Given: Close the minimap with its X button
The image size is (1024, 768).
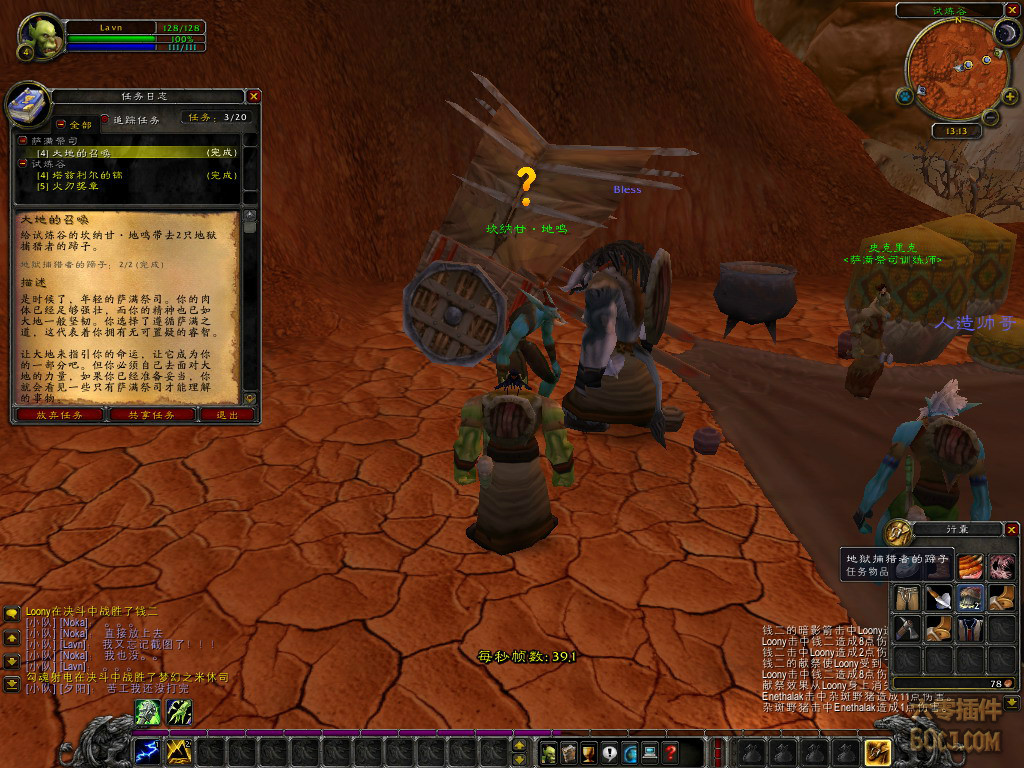Looking at the screenshot, I should [x=1010, y=10].
